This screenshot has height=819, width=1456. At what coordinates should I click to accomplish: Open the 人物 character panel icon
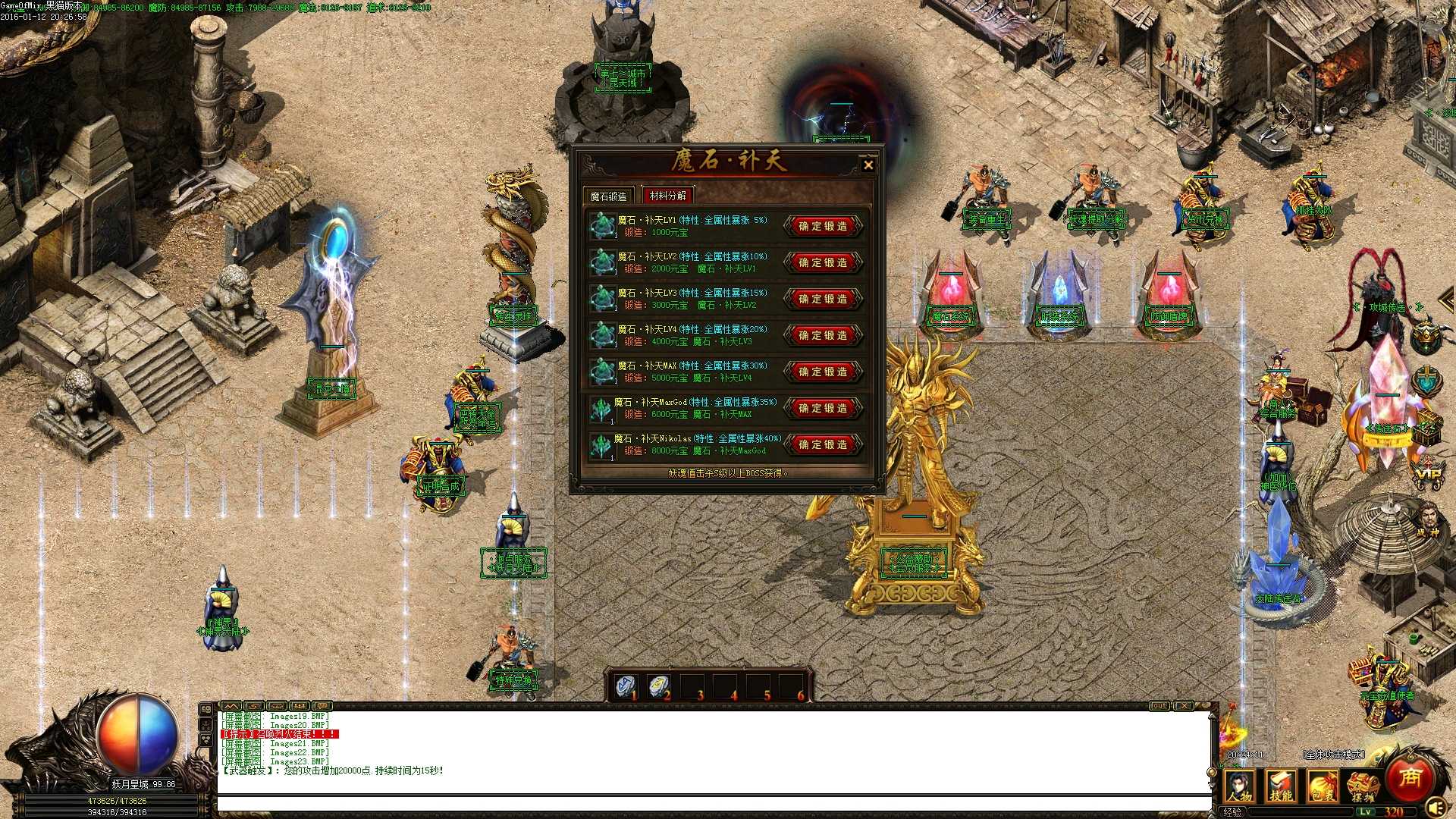tap(1239, 786)
